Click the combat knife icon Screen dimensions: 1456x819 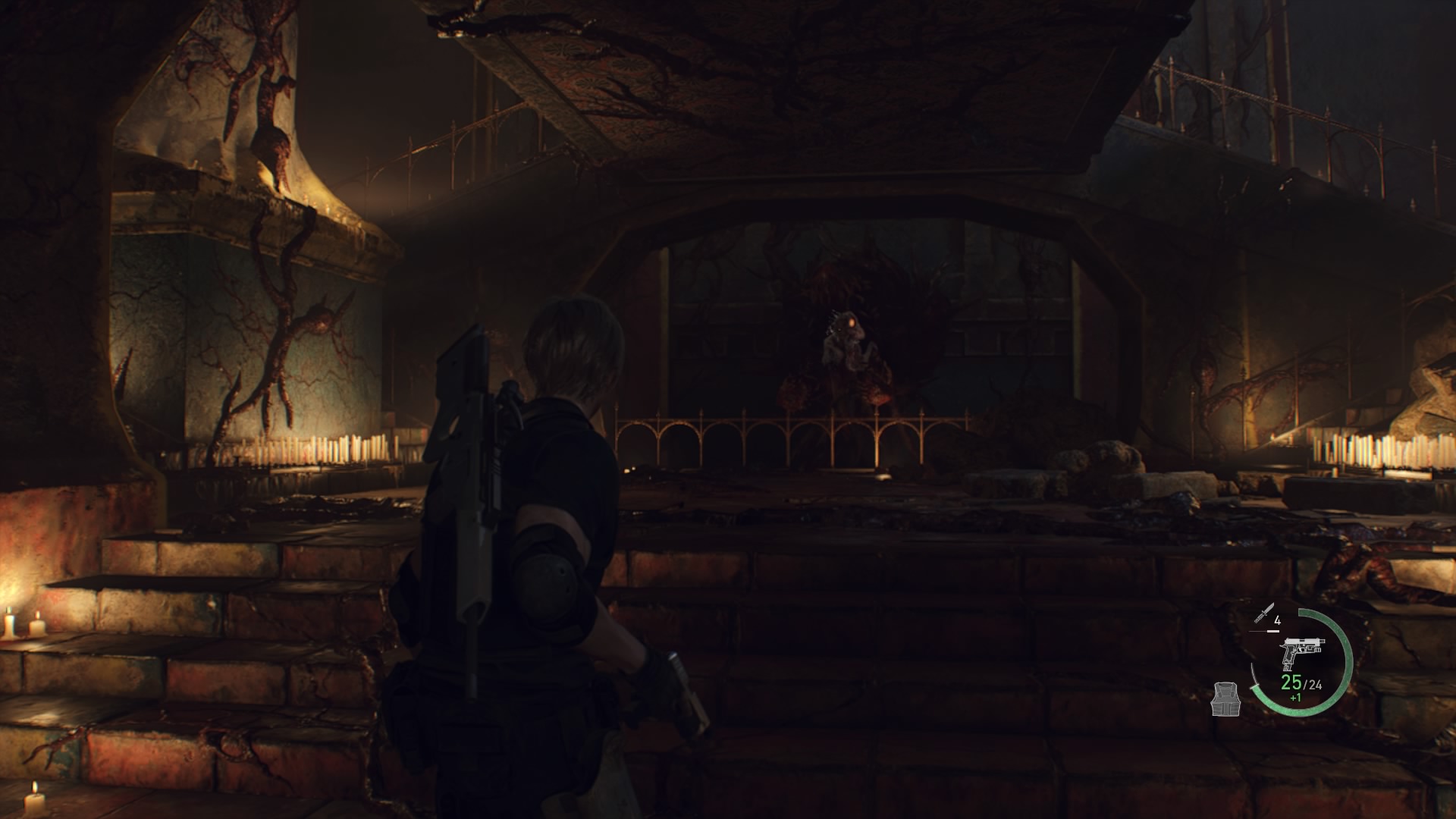click(x=1263, y=614)
